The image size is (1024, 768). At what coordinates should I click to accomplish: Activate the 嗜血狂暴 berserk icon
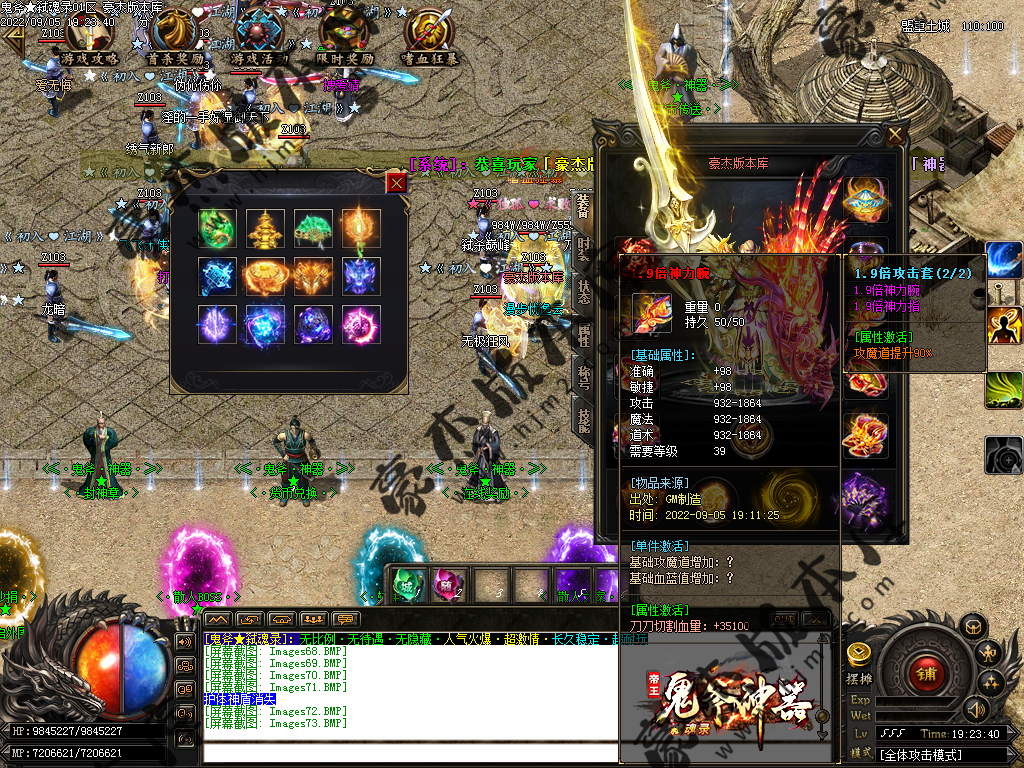(430, 36)
